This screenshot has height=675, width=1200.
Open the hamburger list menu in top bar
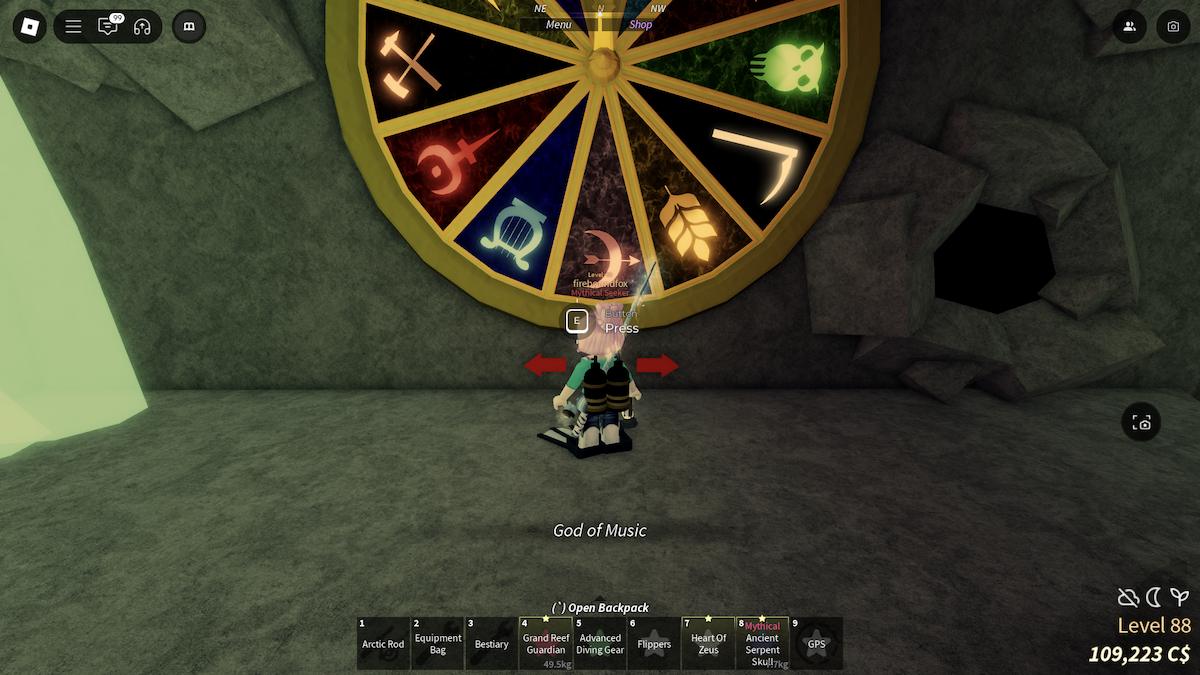point(73,27)
